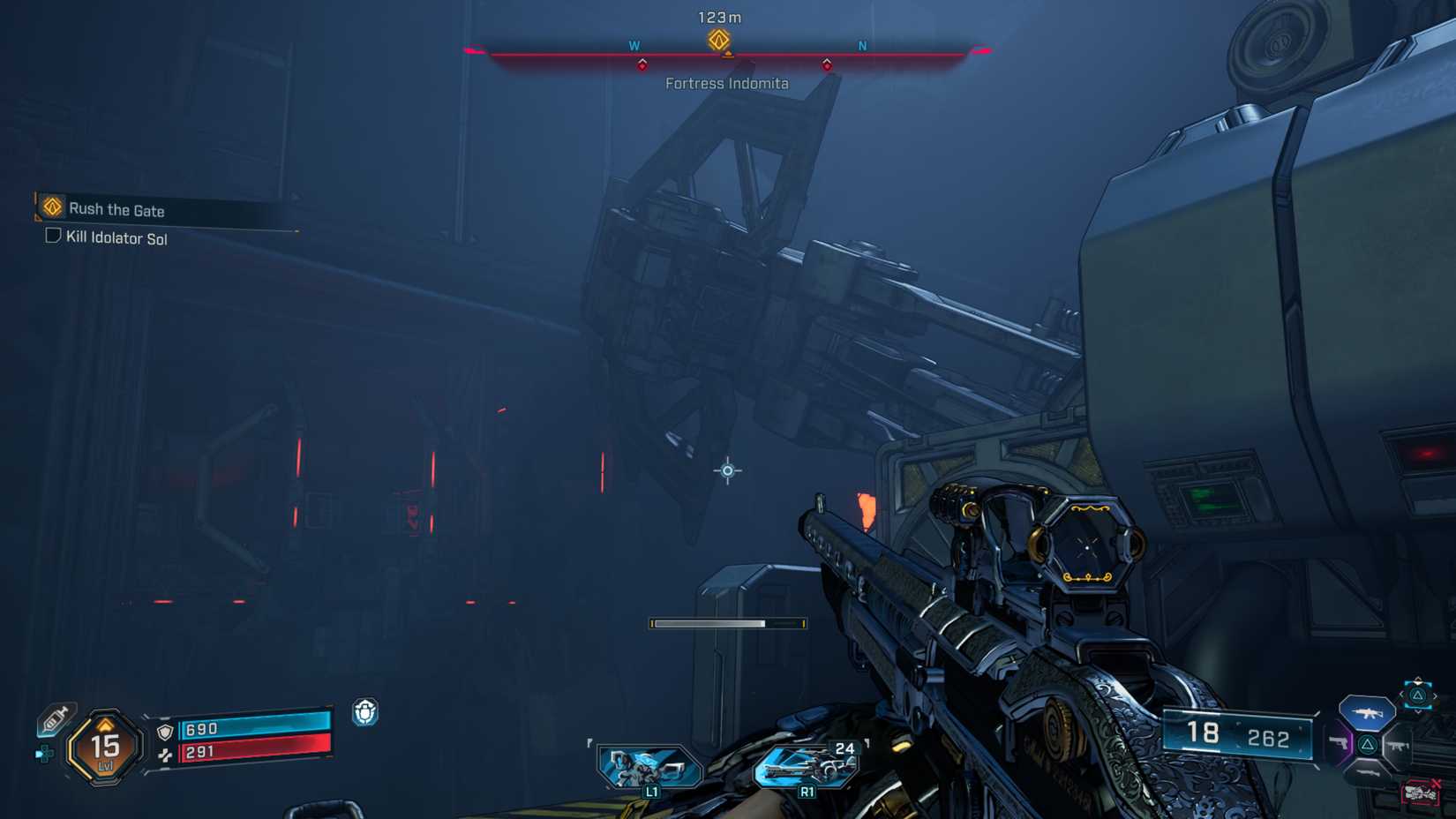1456x819 pixels.
Task: Tick the Kill Idolator Sol objective checkbox
Action: (53, 236)
